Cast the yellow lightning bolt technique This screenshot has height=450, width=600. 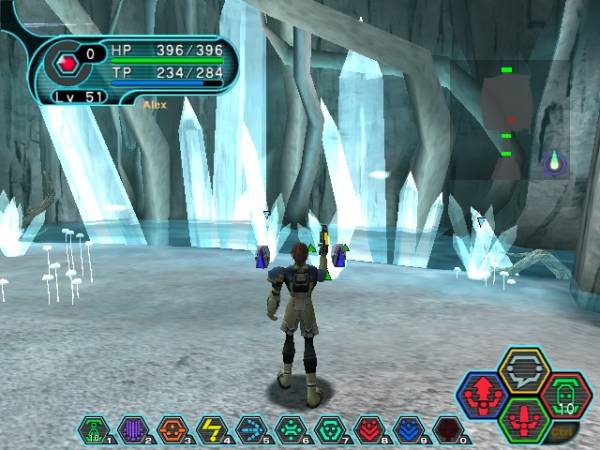coord(211,430)
